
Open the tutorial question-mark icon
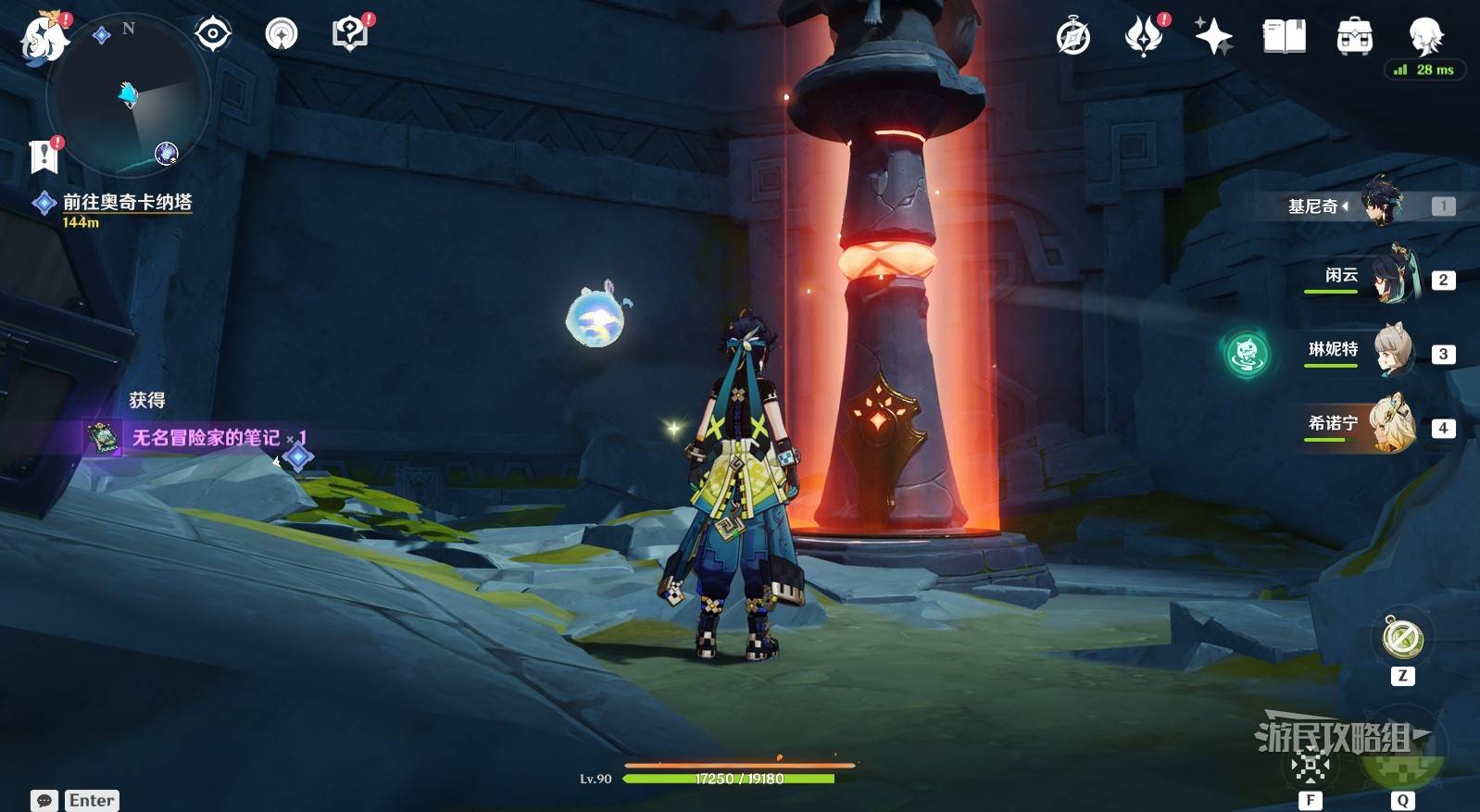tap(349, 34)
